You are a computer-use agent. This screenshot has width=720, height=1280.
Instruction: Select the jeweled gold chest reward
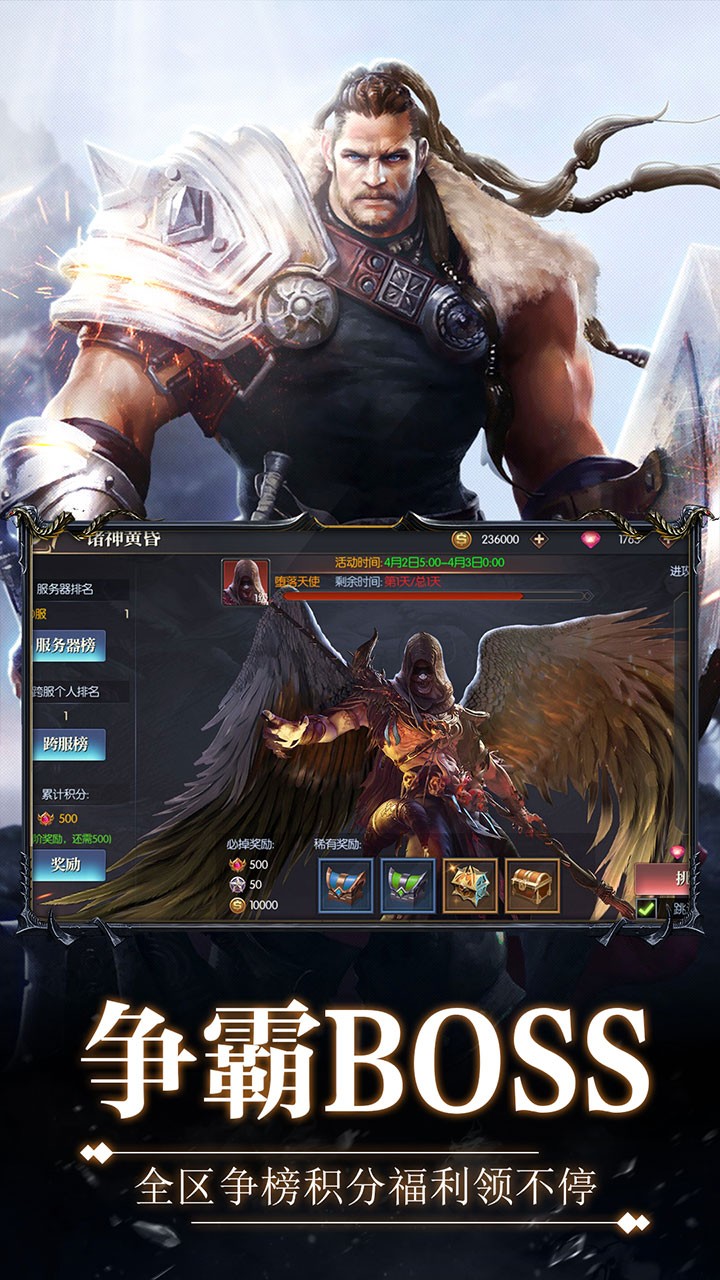pos(470,886)
